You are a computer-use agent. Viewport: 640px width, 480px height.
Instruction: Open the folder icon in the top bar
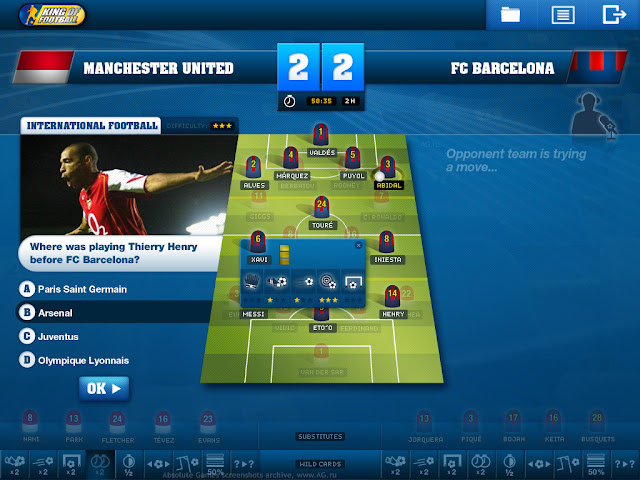511,14
